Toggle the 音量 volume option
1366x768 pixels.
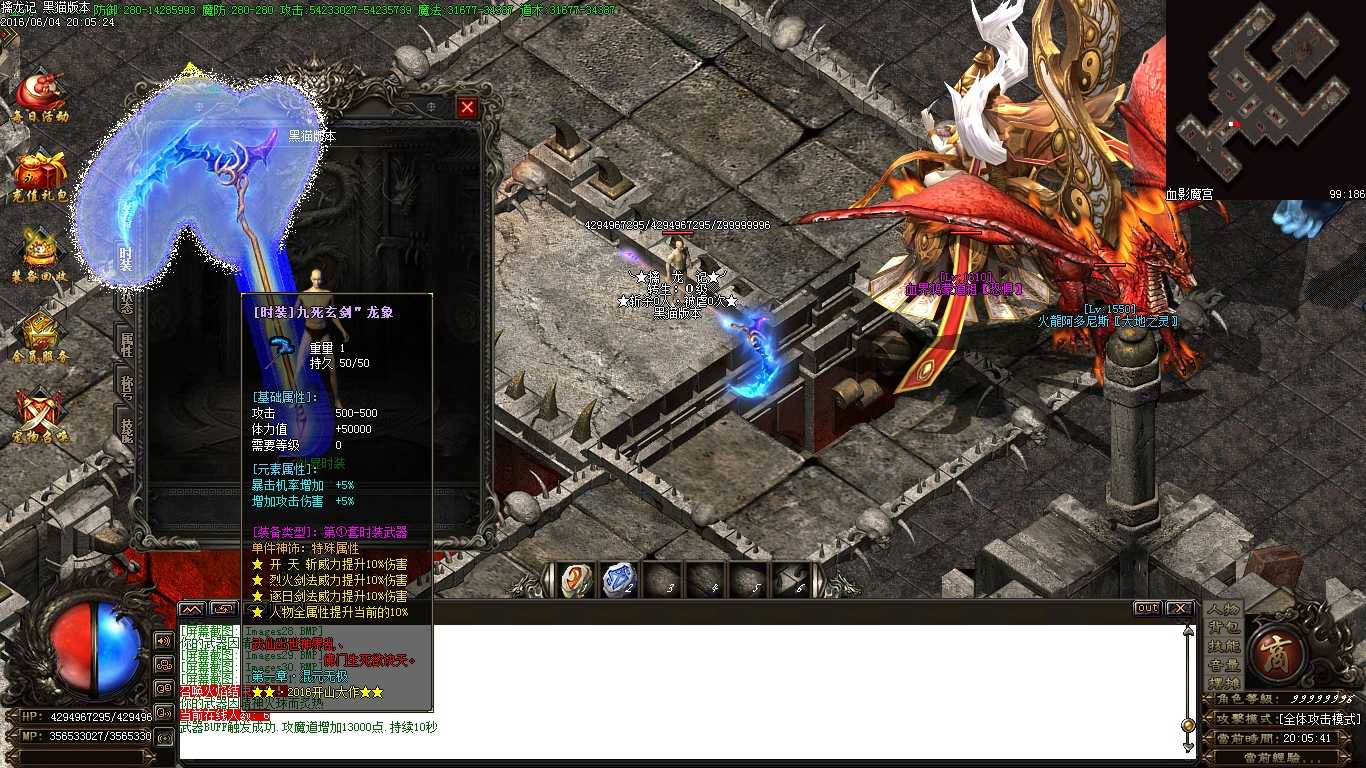(1224, 663)
